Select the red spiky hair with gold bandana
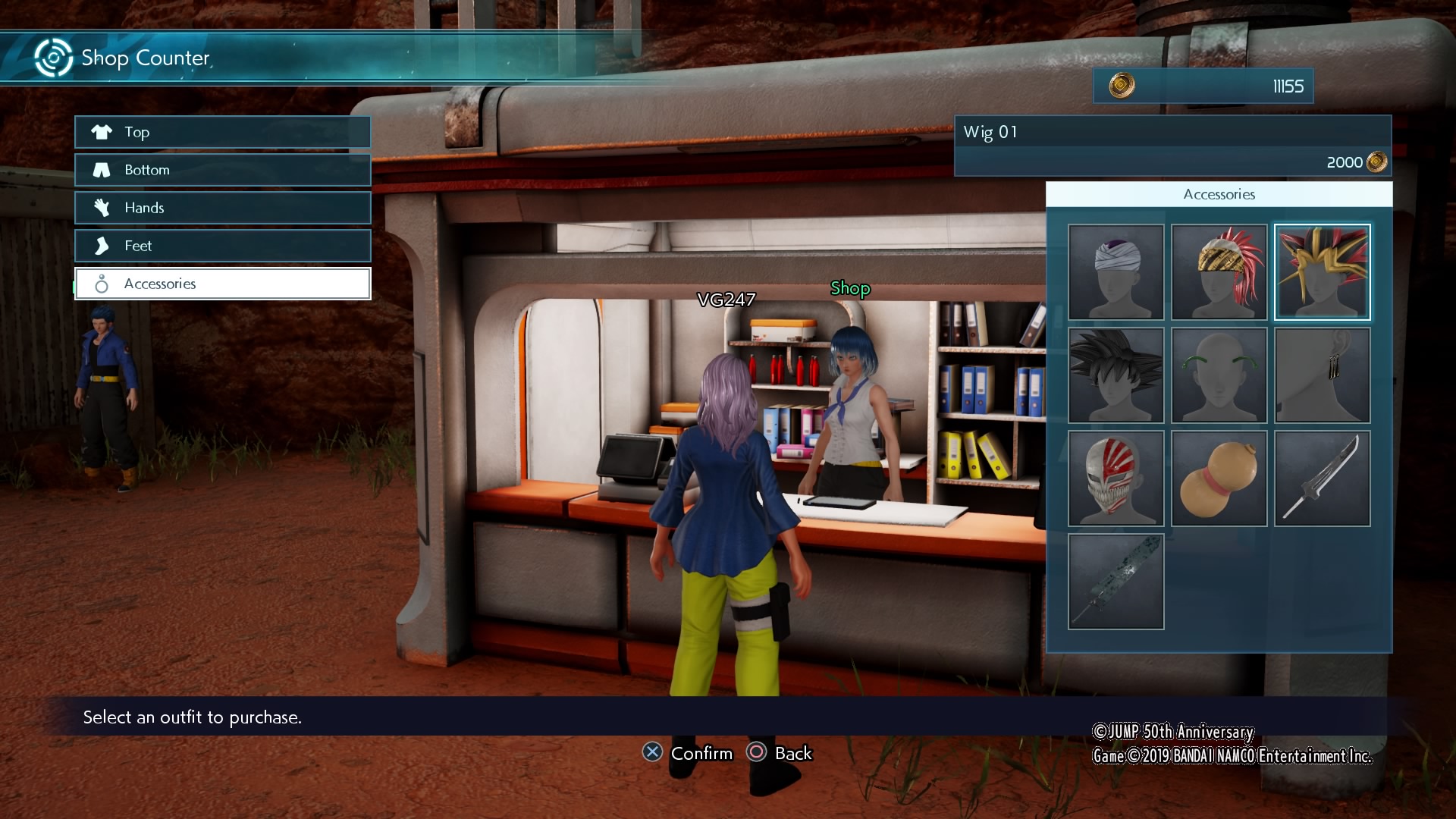Screen dimensions: 1456x819 coord(1219,272)
